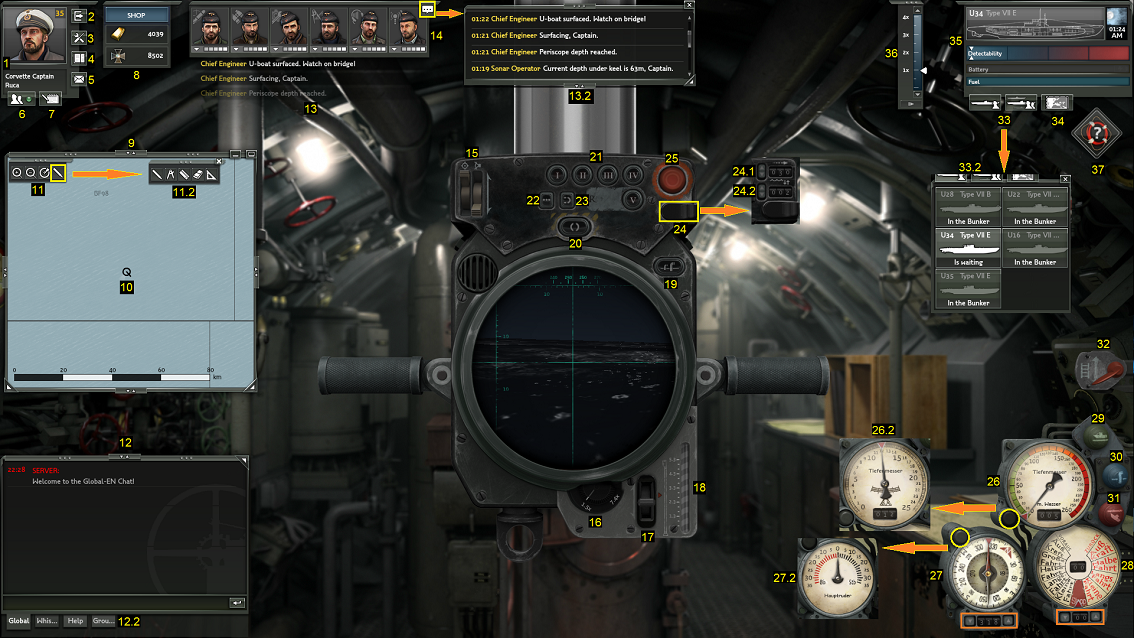Open the friends list icon
Image resolution: width=1134 pixels, height=638 pixels.
(19, 98)
